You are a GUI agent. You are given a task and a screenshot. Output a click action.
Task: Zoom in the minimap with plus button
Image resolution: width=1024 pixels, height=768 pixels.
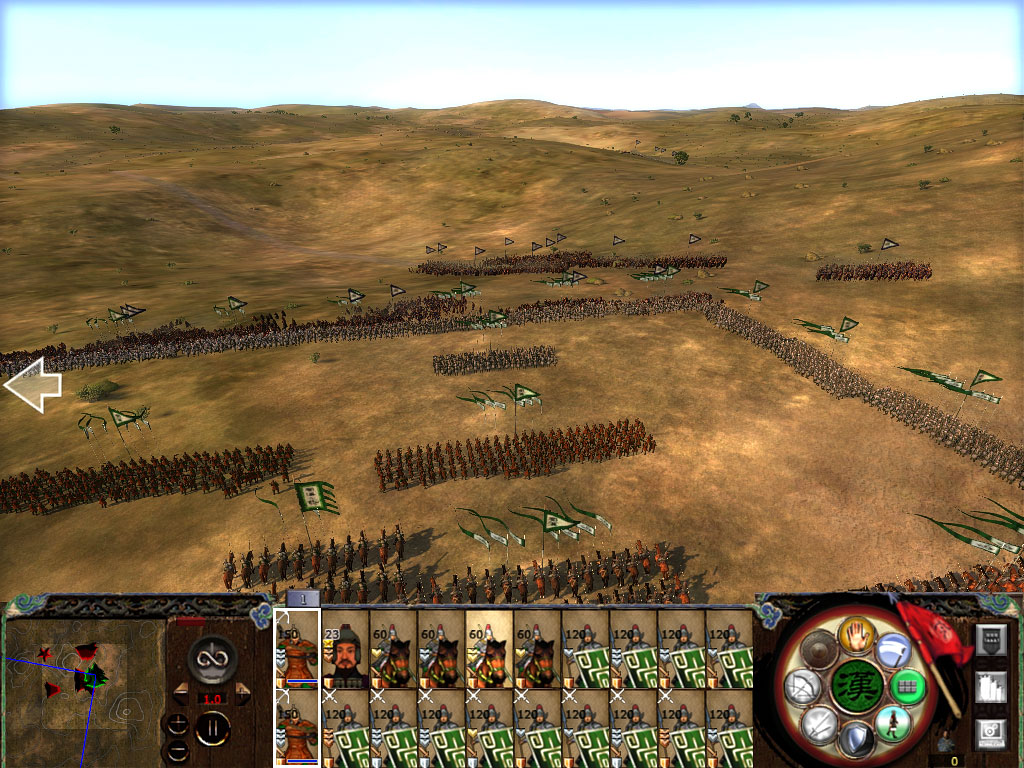[177, 723]
